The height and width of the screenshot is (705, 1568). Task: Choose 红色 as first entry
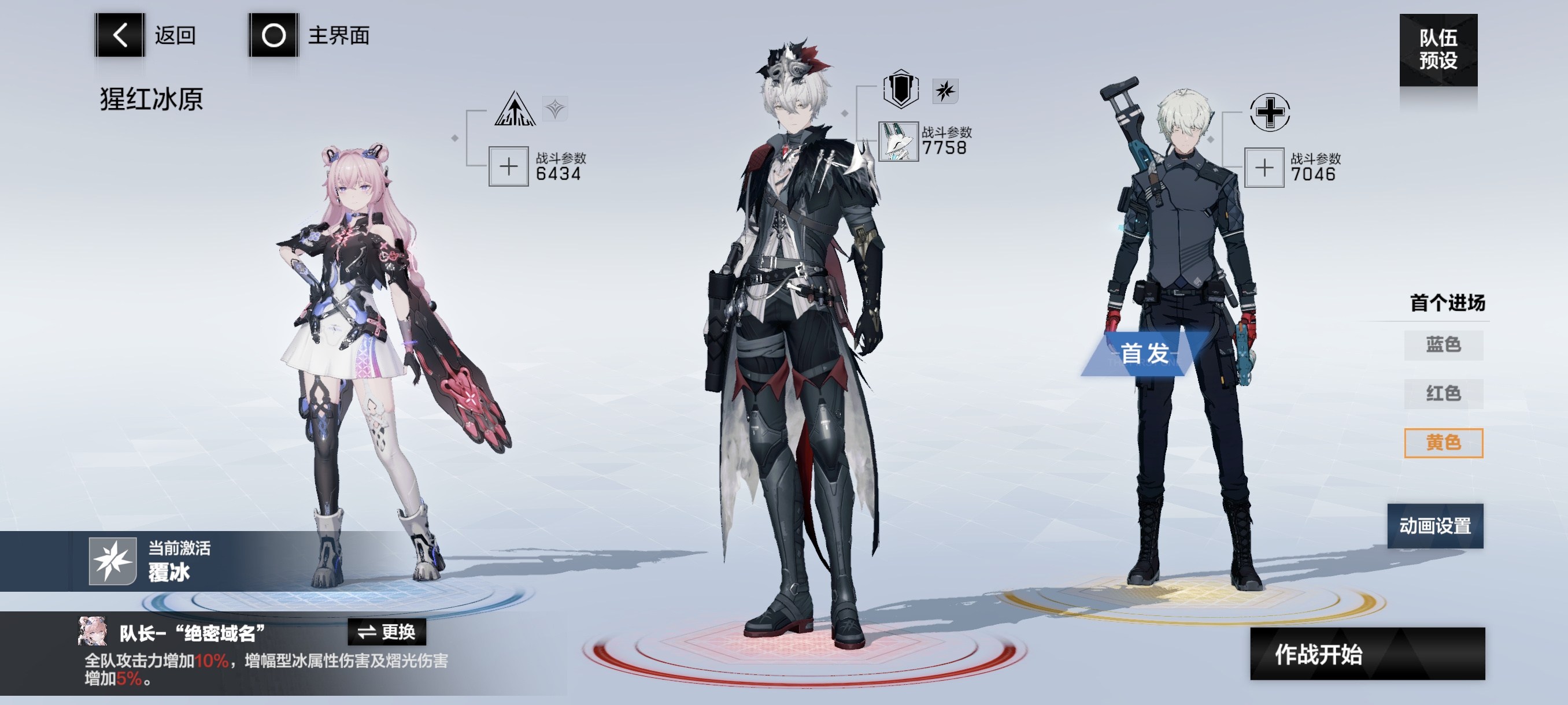[1443, 394]
